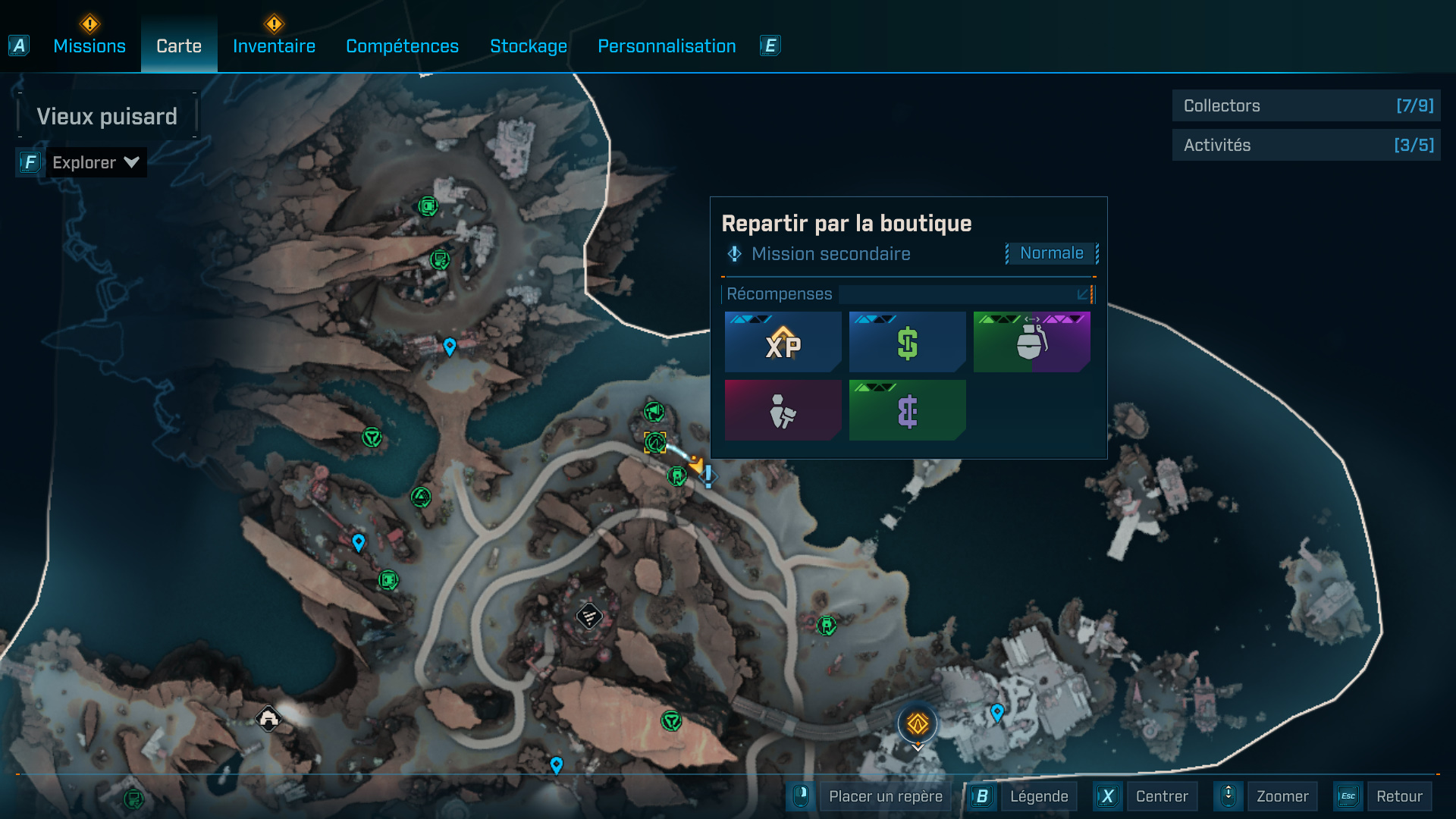Screen dimensions: 1456x819
Task: Select the orange diamond main objective marker
Action: click(x=918, y=724)
